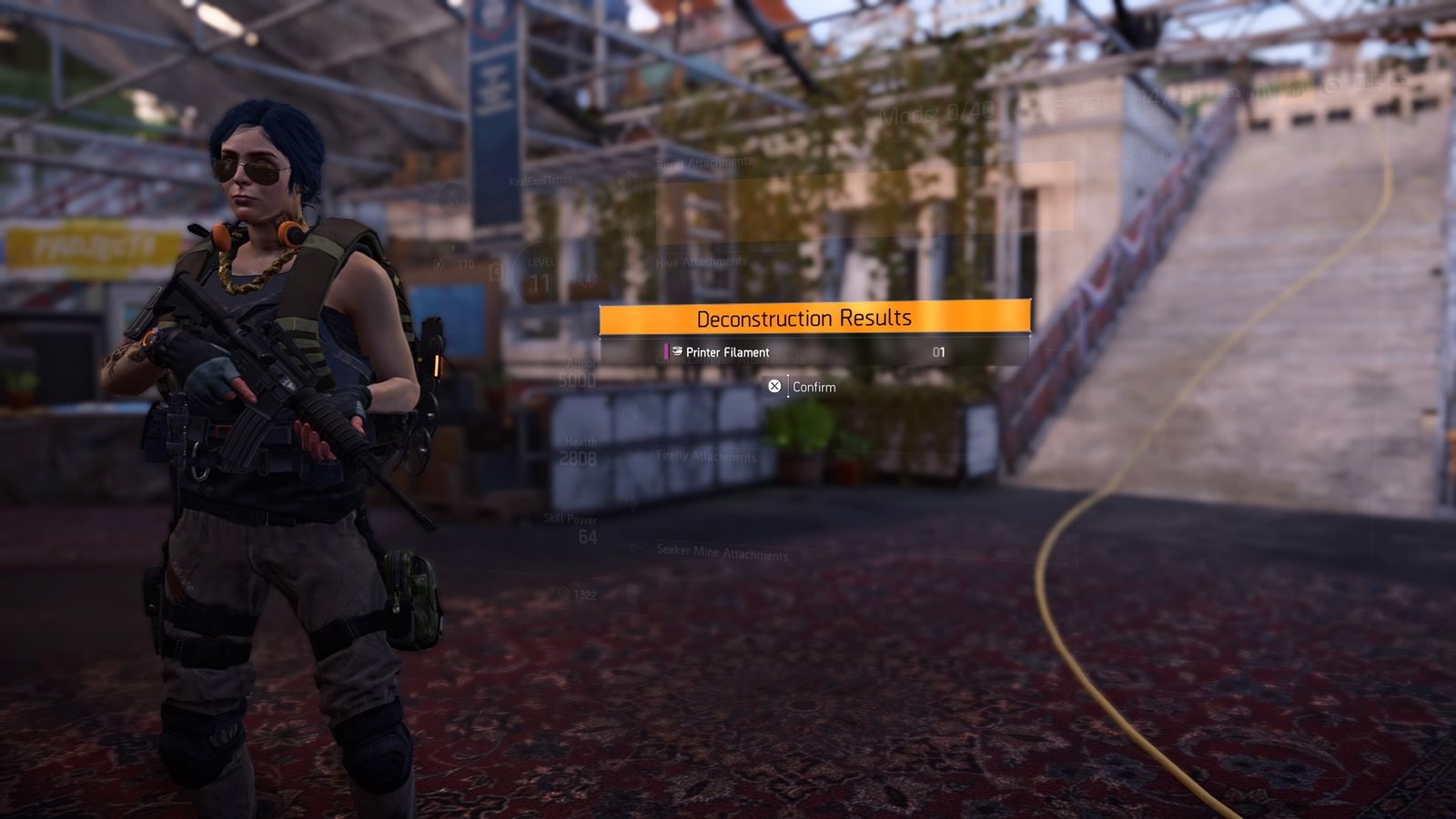The width and height of the screenshot is (1456, 819).
Task: Click the left arrow icon beside LEVEL 11
Action: pyautogui.click(x=496, y=270)
